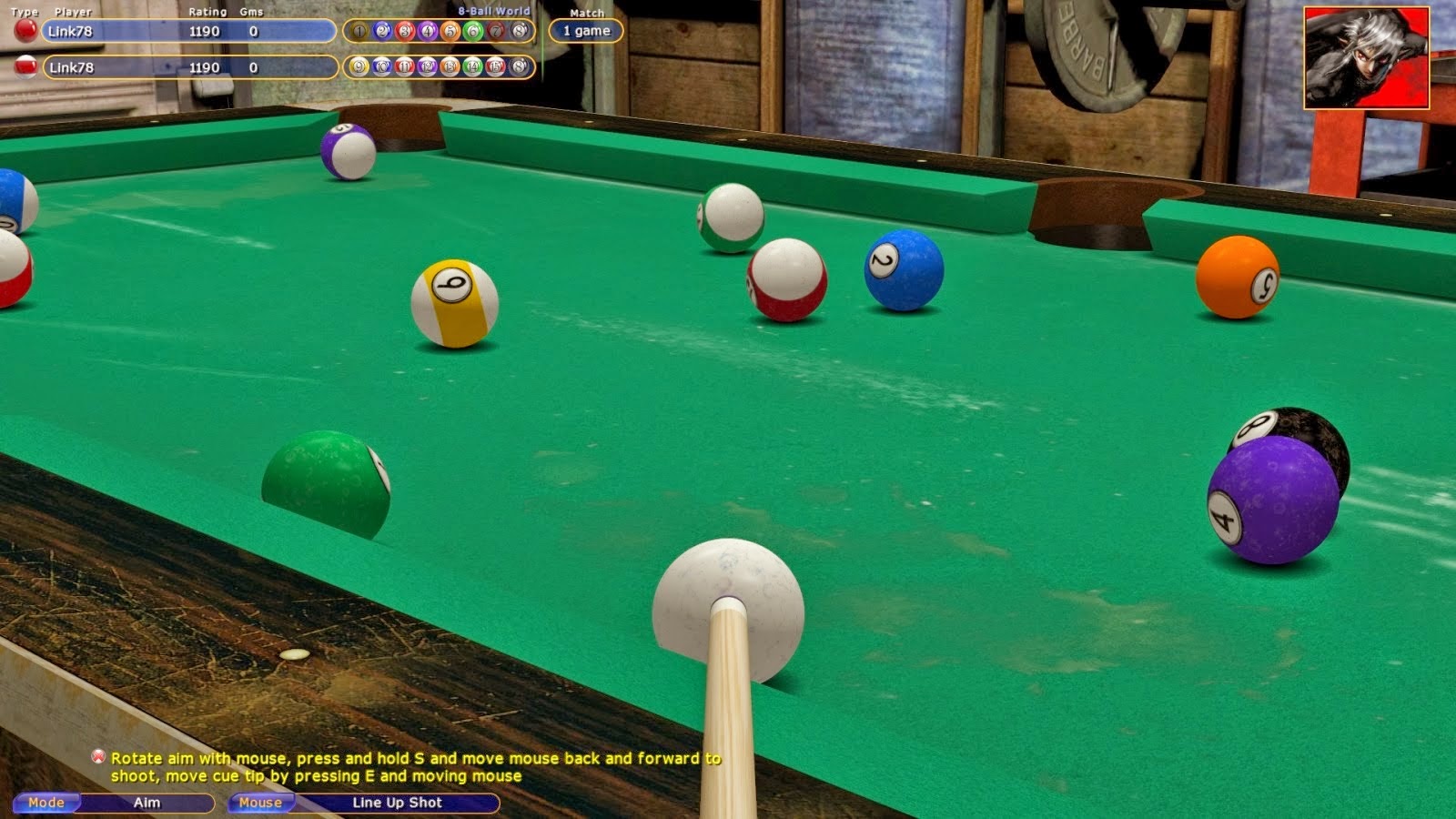Expand the Aim mode selector
Screen dimensions: 1456x819
pos(146,803)
